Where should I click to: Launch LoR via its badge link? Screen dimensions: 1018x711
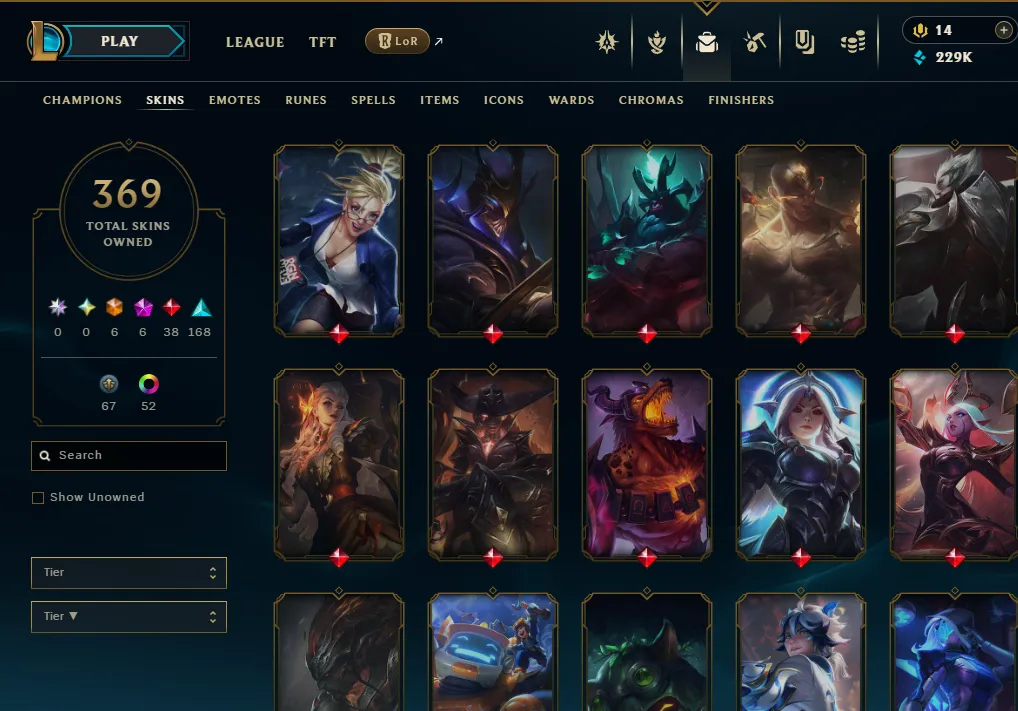pyautogui.click(x=398, y=41)
